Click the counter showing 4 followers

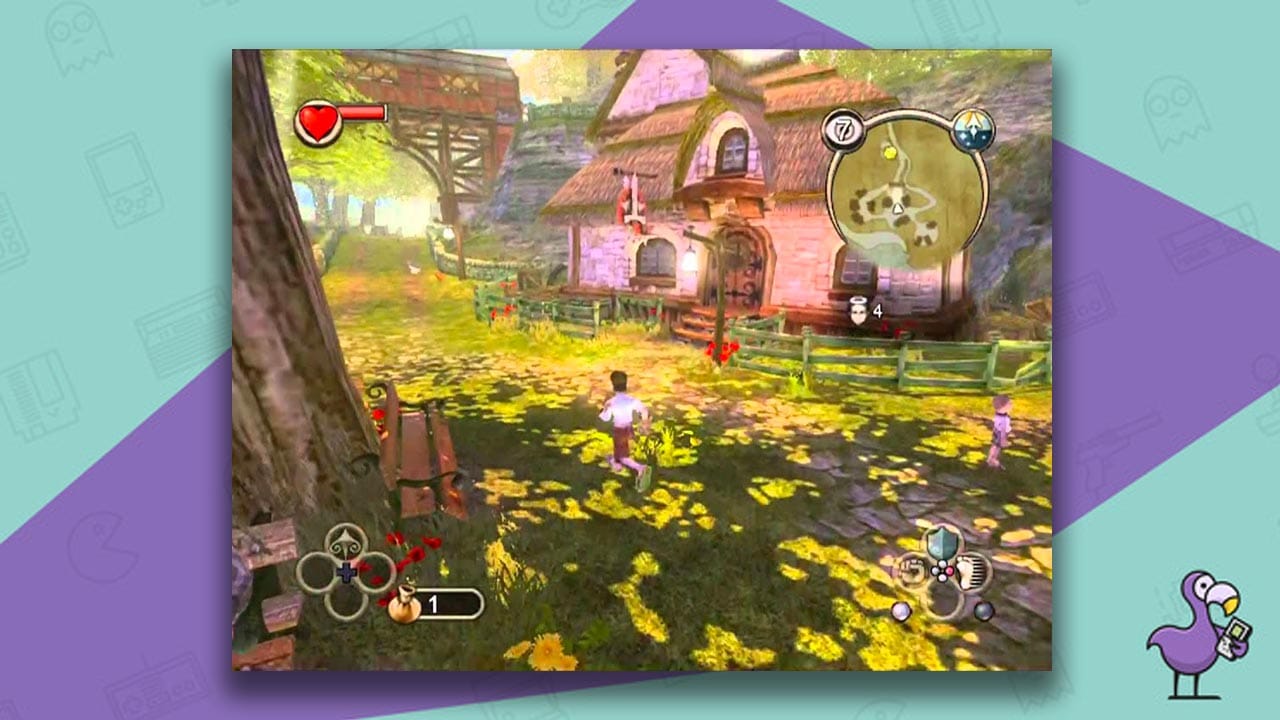click(x=878, y=311)
